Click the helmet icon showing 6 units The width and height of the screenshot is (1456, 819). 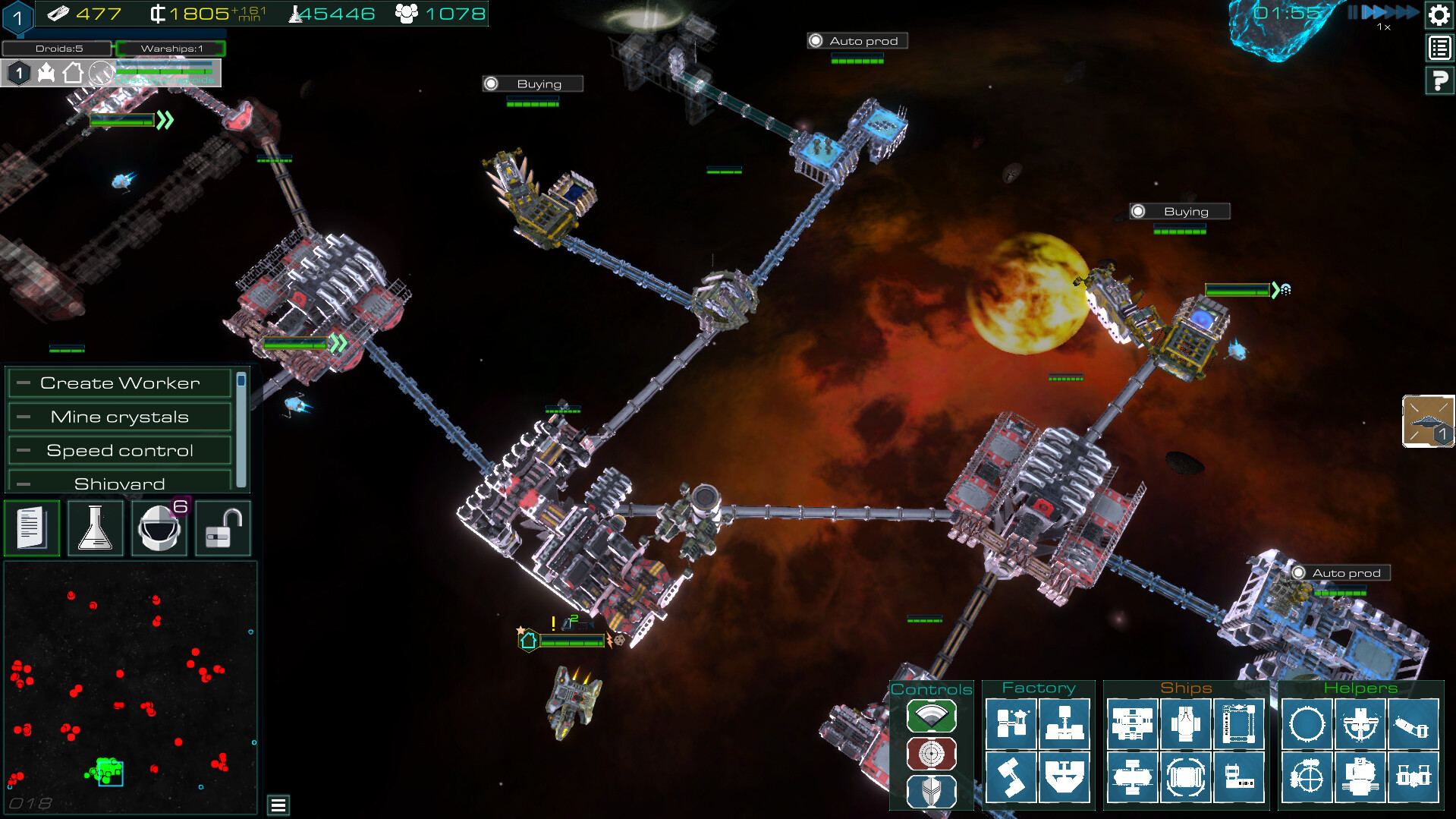click(x=159, y=528)
